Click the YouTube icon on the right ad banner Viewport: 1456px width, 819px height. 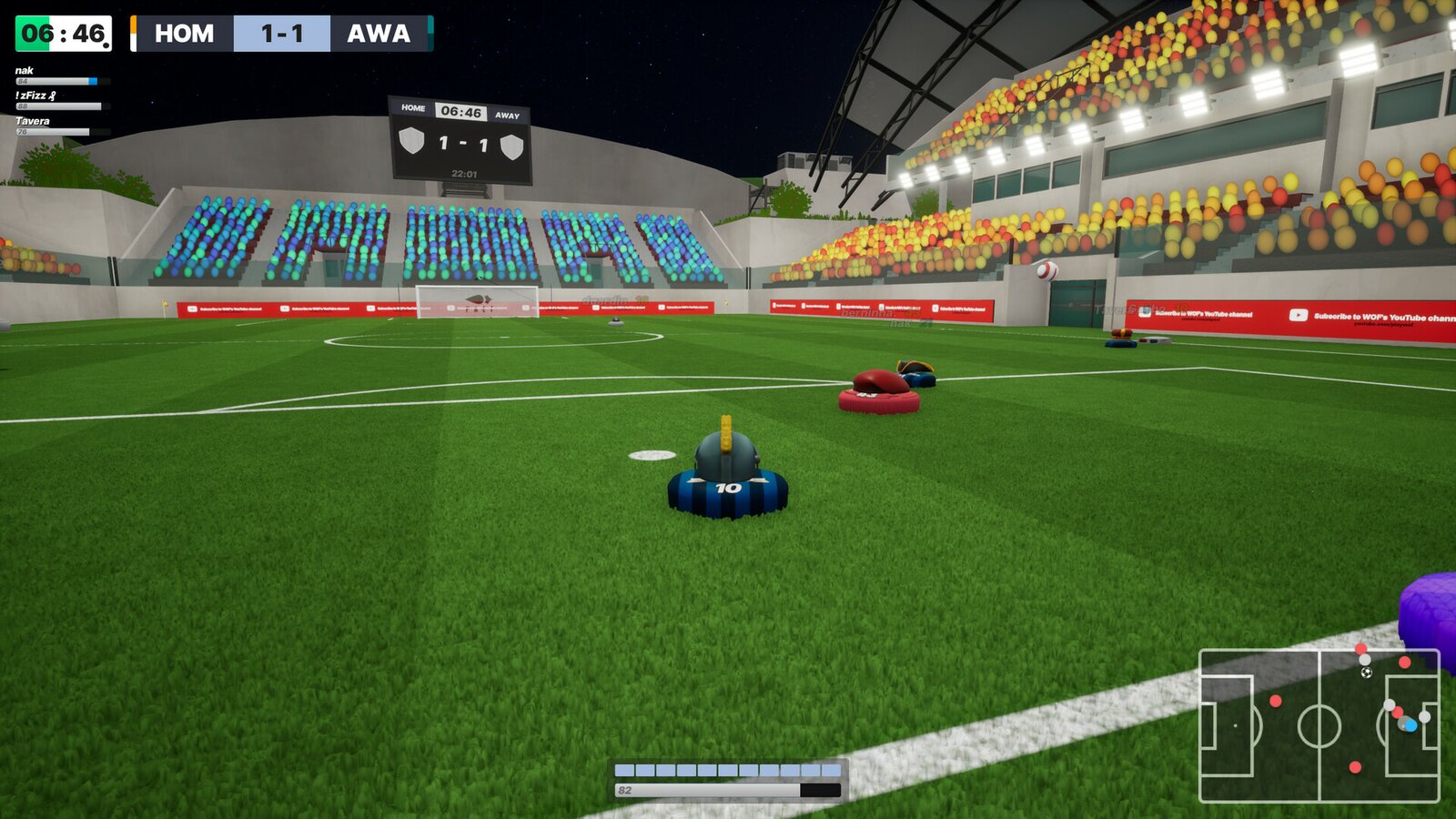1299,315
